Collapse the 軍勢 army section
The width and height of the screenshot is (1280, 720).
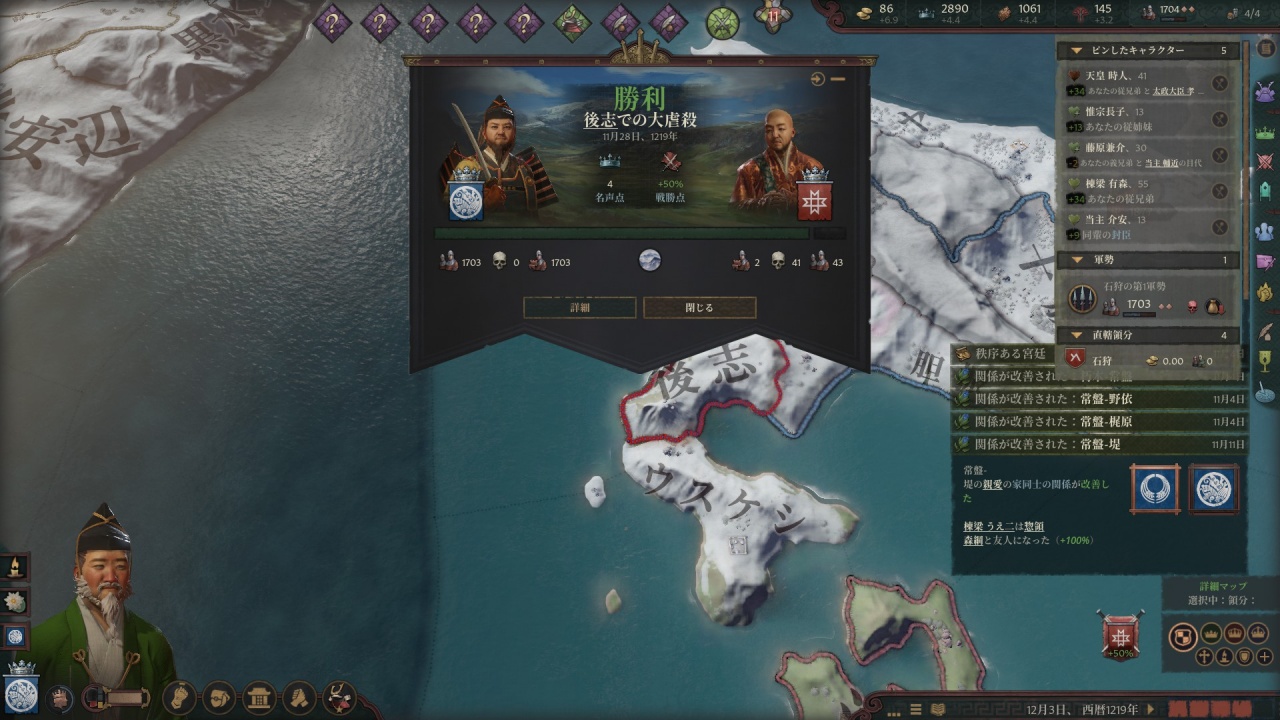[x=1076, y=260]
